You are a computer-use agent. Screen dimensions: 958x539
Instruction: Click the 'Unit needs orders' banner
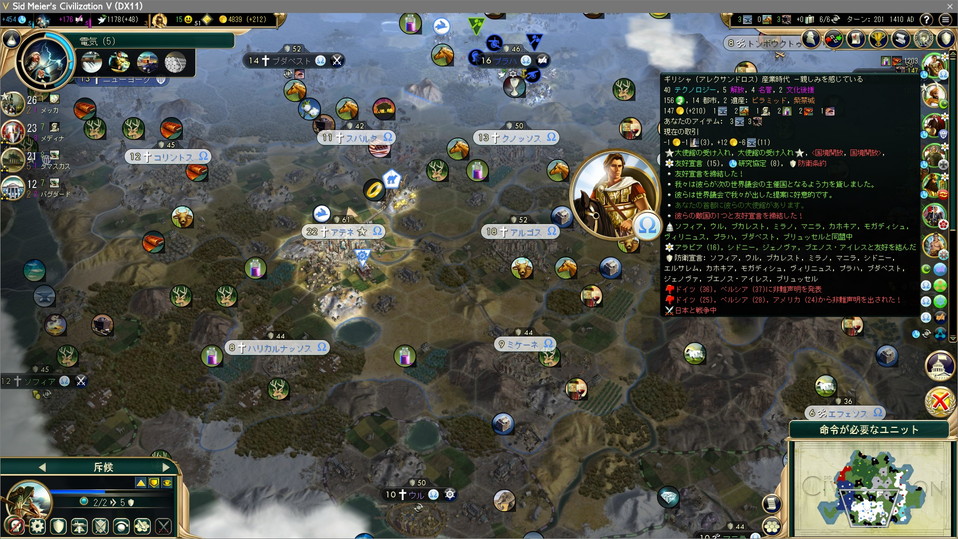point(869,430)
